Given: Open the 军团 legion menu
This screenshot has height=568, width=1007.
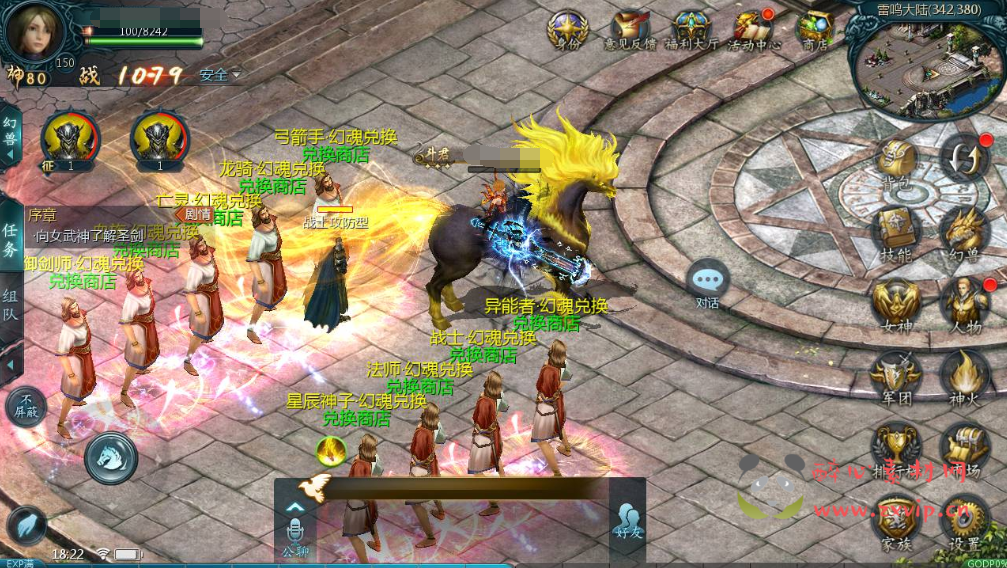Looking at the screenshot, I should click(x=896, y=374).
